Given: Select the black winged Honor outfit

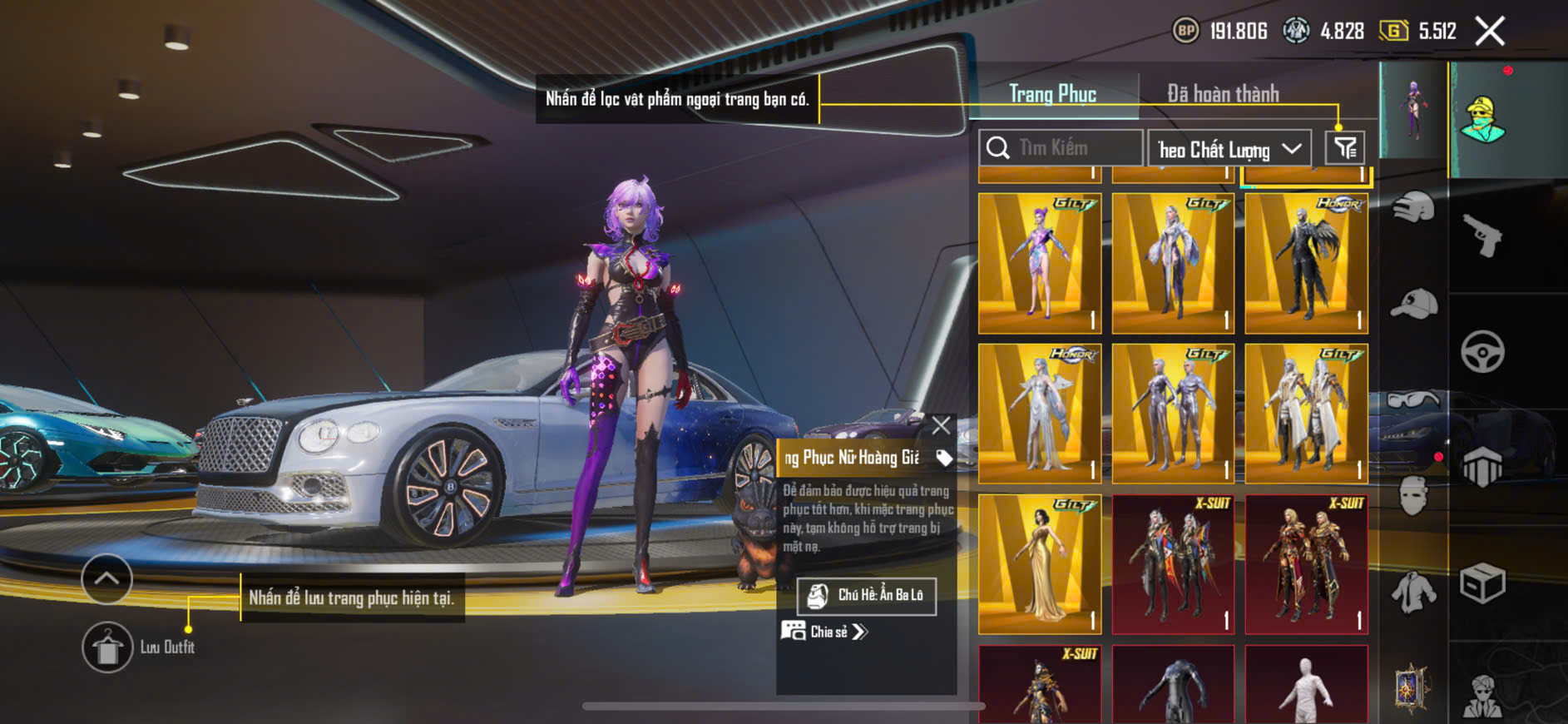Looking at the screenshot, I should pos(1306,263).
